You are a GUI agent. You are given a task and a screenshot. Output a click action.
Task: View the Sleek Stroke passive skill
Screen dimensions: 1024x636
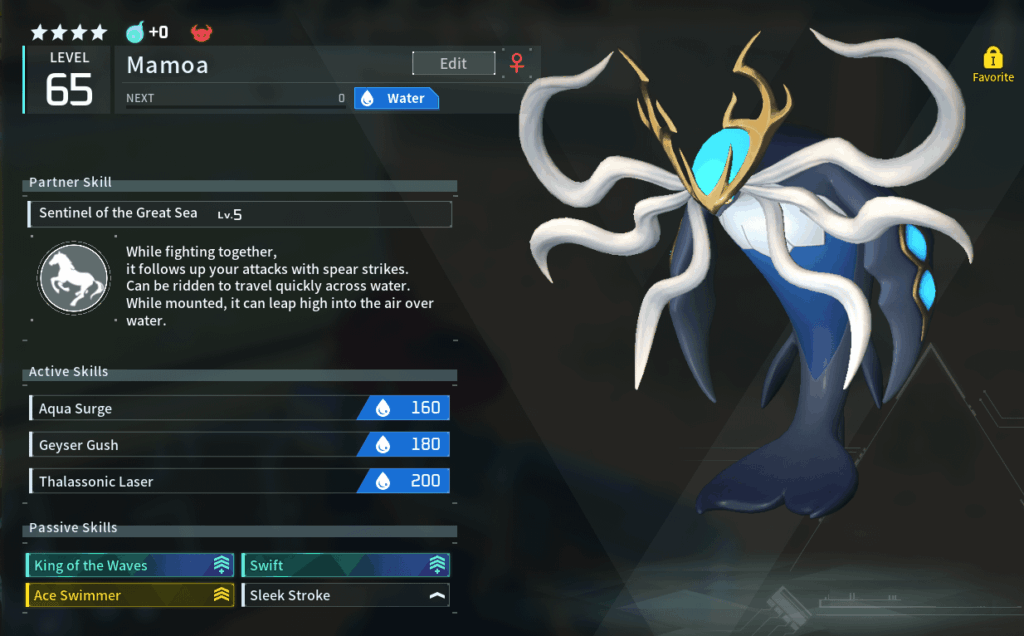tap(345, 595)
